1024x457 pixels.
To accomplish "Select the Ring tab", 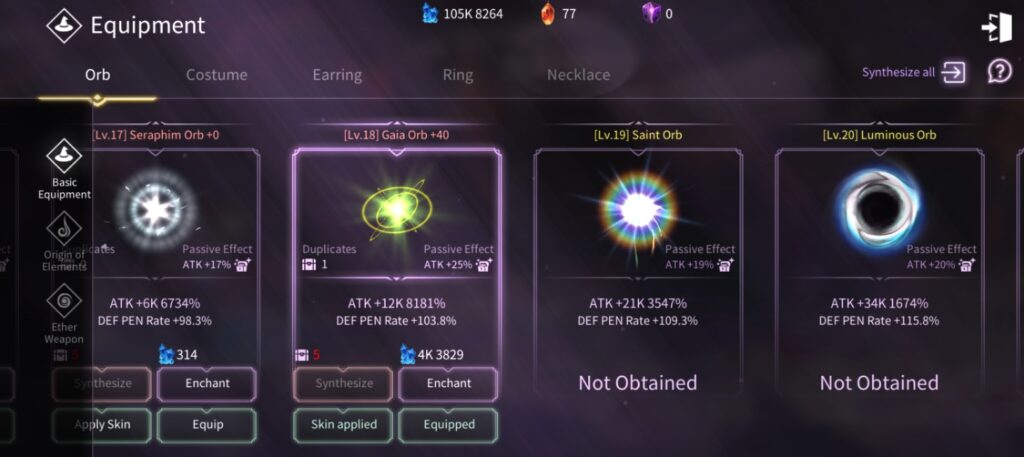I will 458,75.
